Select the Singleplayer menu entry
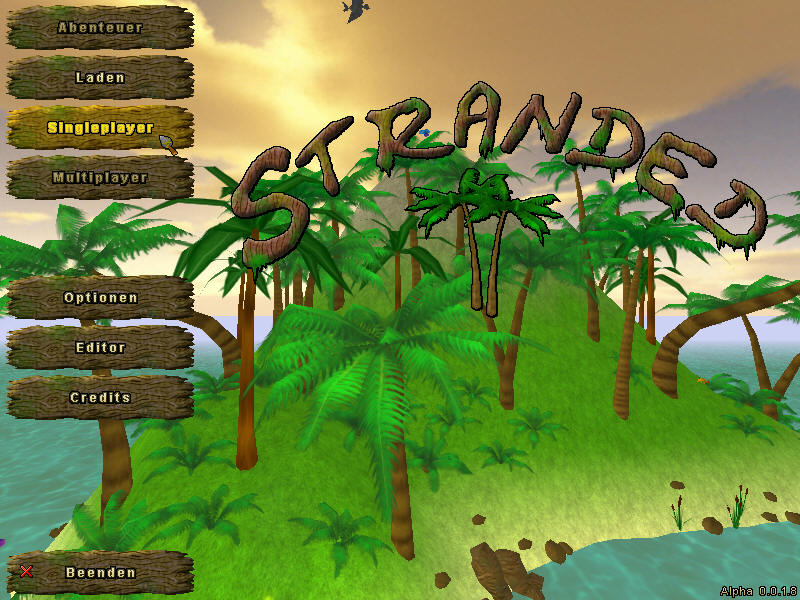Image resolution: width=800 pixels, height=600 pixels. click(x=100, y=128)
